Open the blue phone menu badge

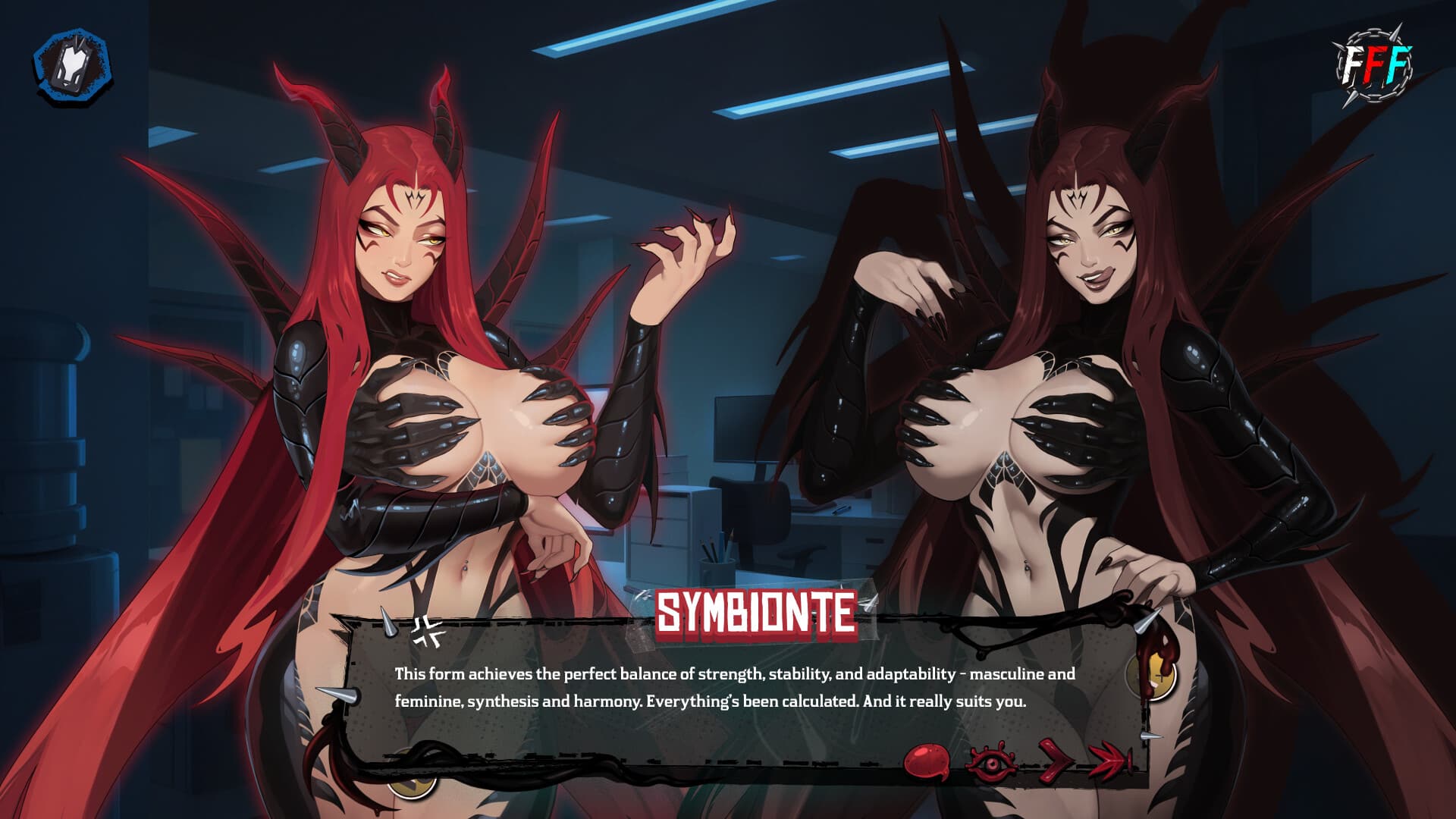pos(72,66)
